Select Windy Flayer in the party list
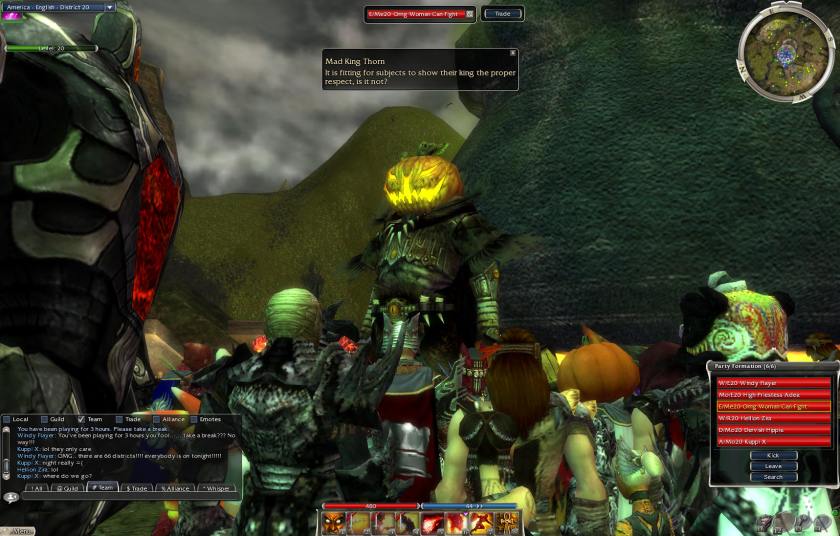The image size is (840, 536). (773, 382)
